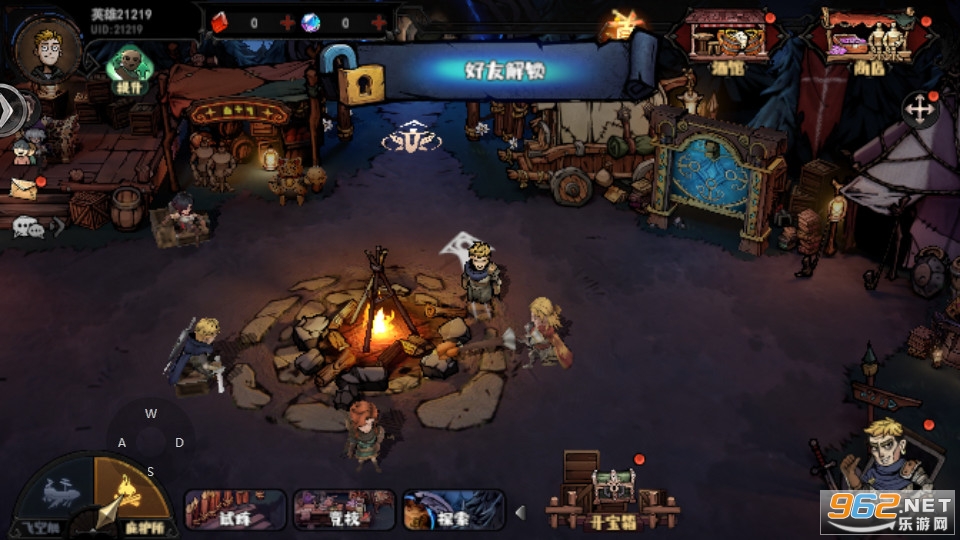
Task: Add red gems with the plus button
Action: 288,22
